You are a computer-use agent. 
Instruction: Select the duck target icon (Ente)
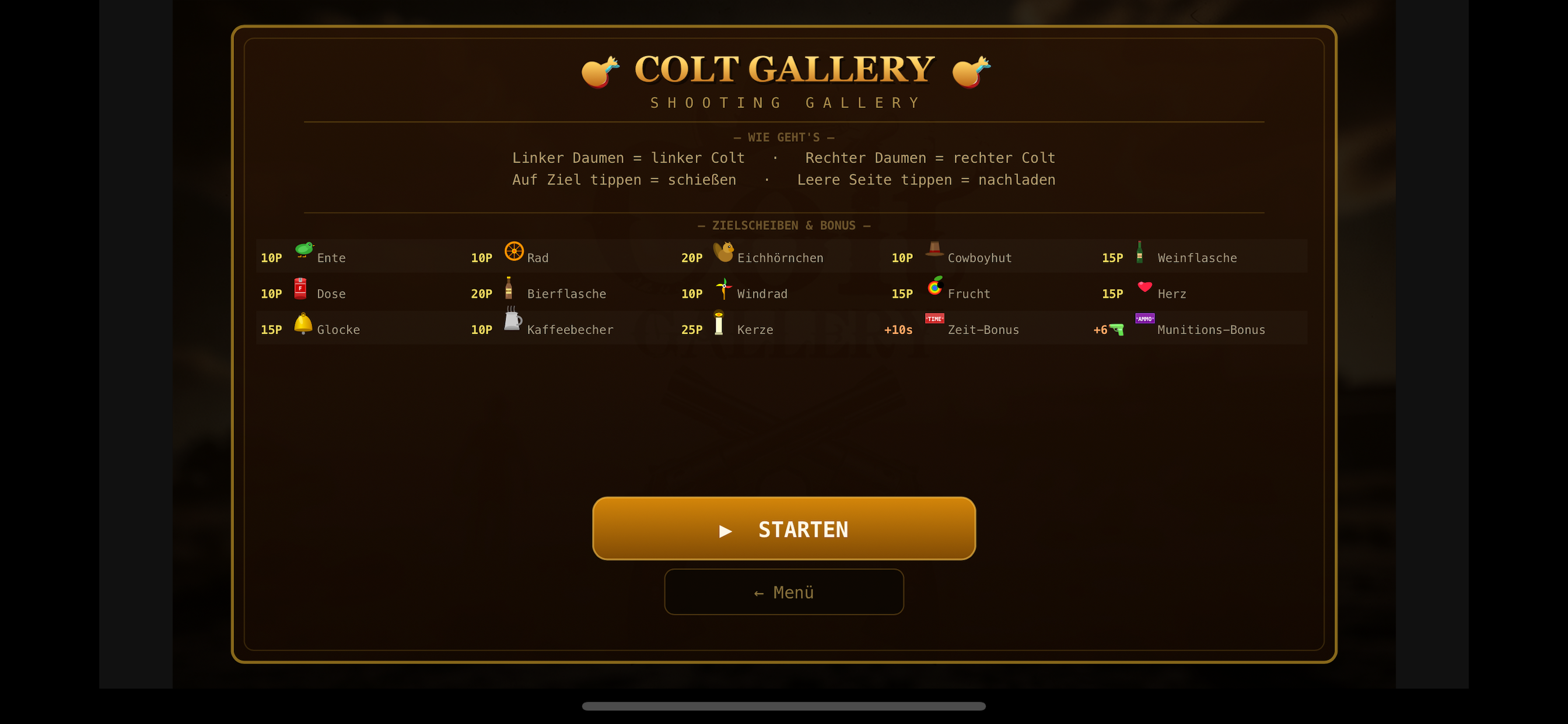click(303, 251)
